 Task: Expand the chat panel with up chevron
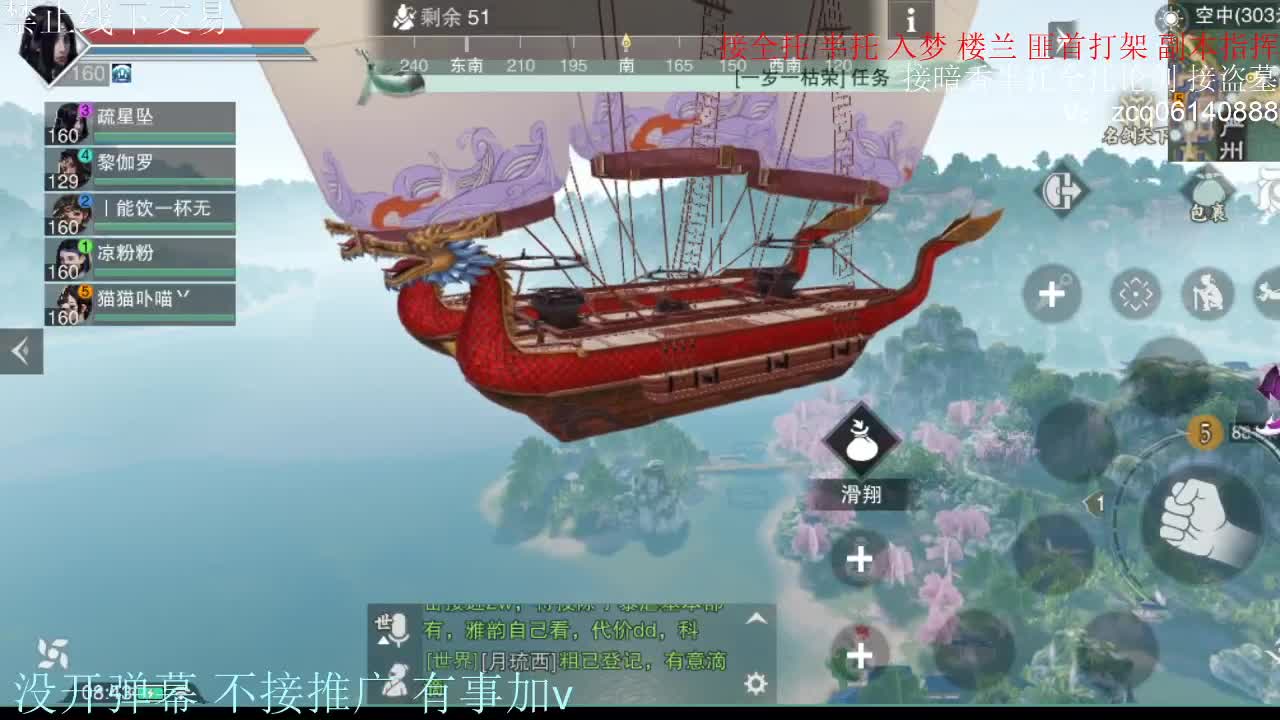757,617
